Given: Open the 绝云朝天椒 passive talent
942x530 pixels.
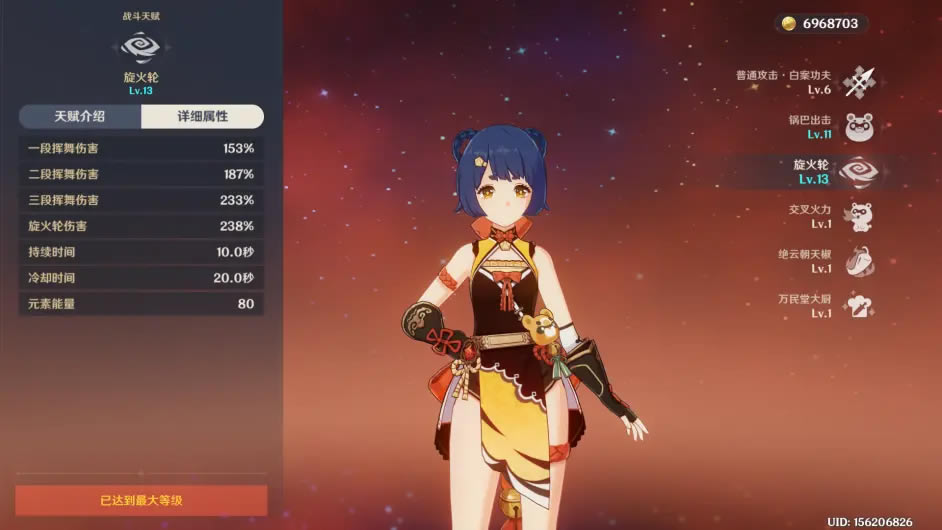Looking at the screenshot, I should (859, 261).
